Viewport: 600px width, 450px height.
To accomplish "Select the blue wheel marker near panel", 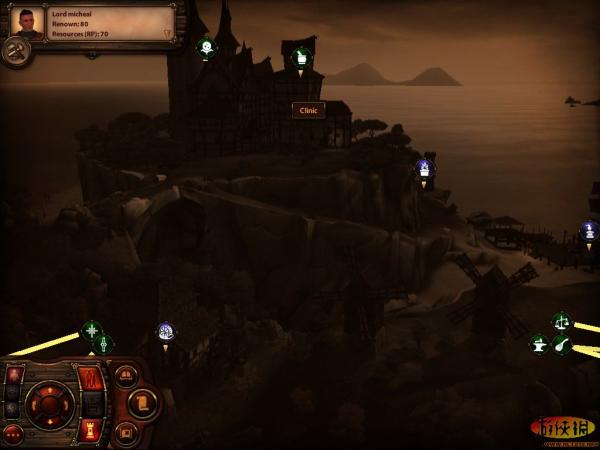I will 165,331.
